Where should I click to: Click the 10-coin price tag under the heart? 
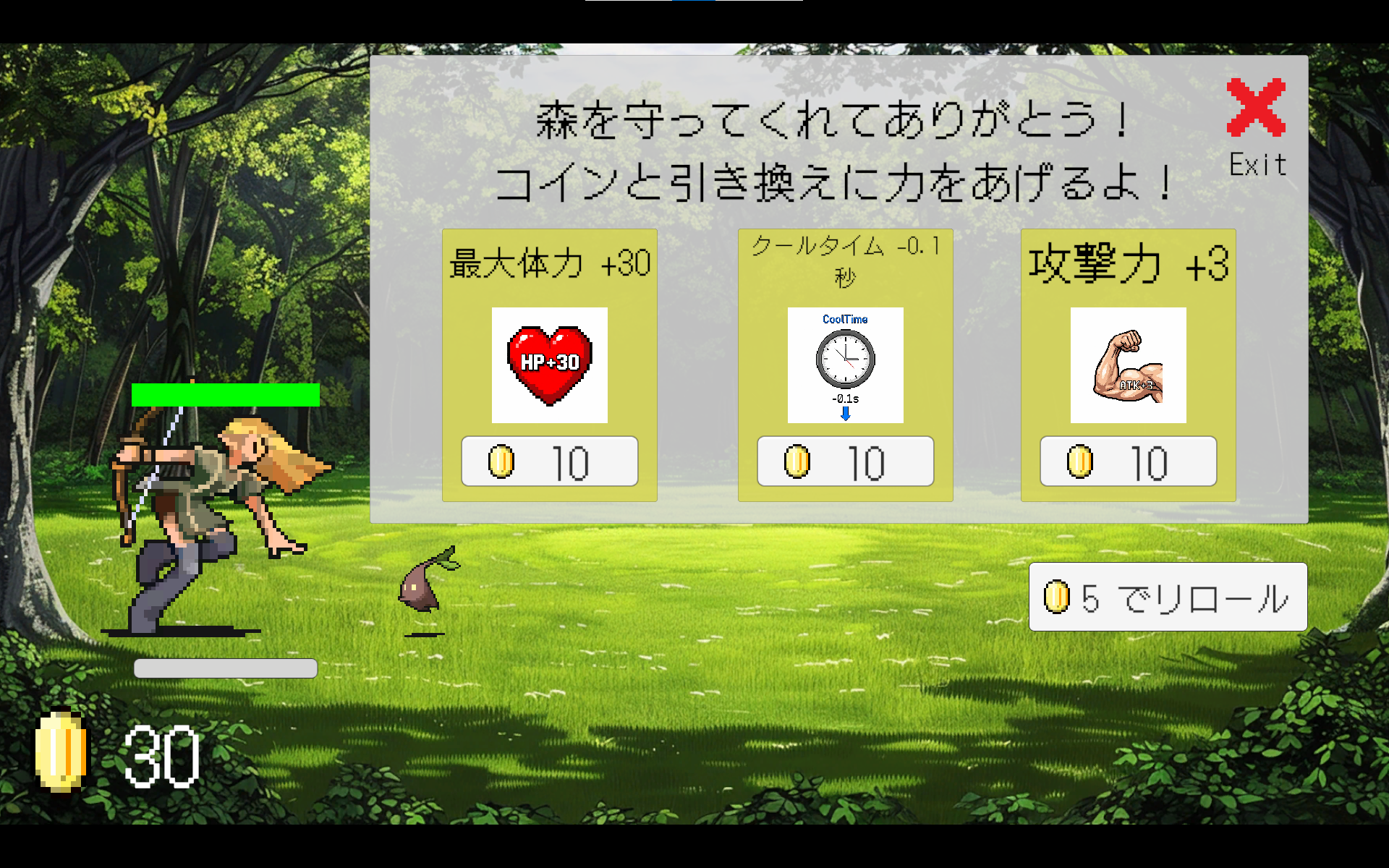(x=549, y=461)
